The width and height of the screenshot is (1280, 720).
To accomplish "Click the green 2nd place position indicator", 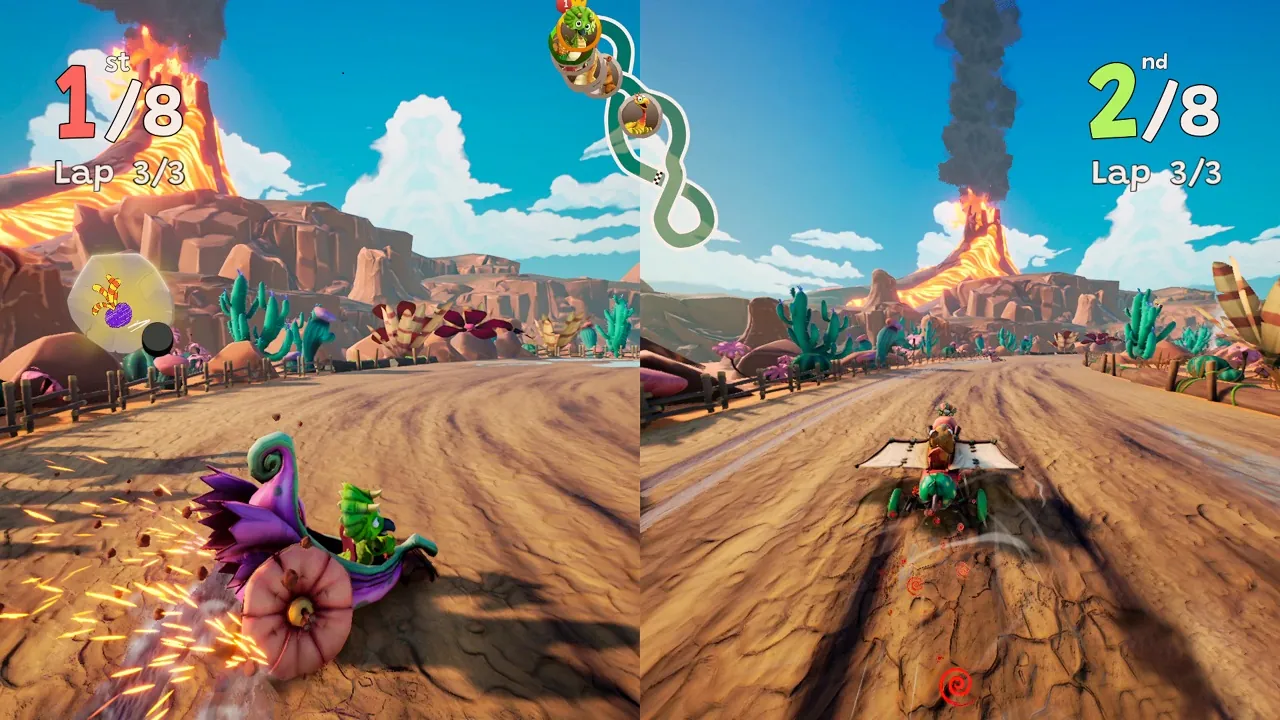I will (x=1112, y=100).
